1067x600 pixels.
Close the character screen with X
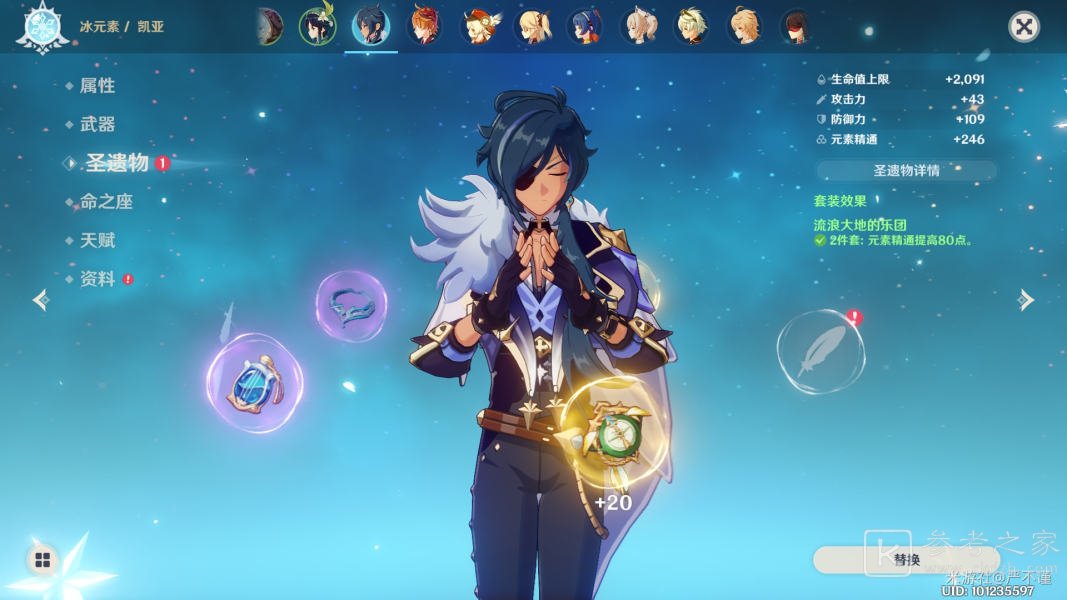pos(1023,27)
